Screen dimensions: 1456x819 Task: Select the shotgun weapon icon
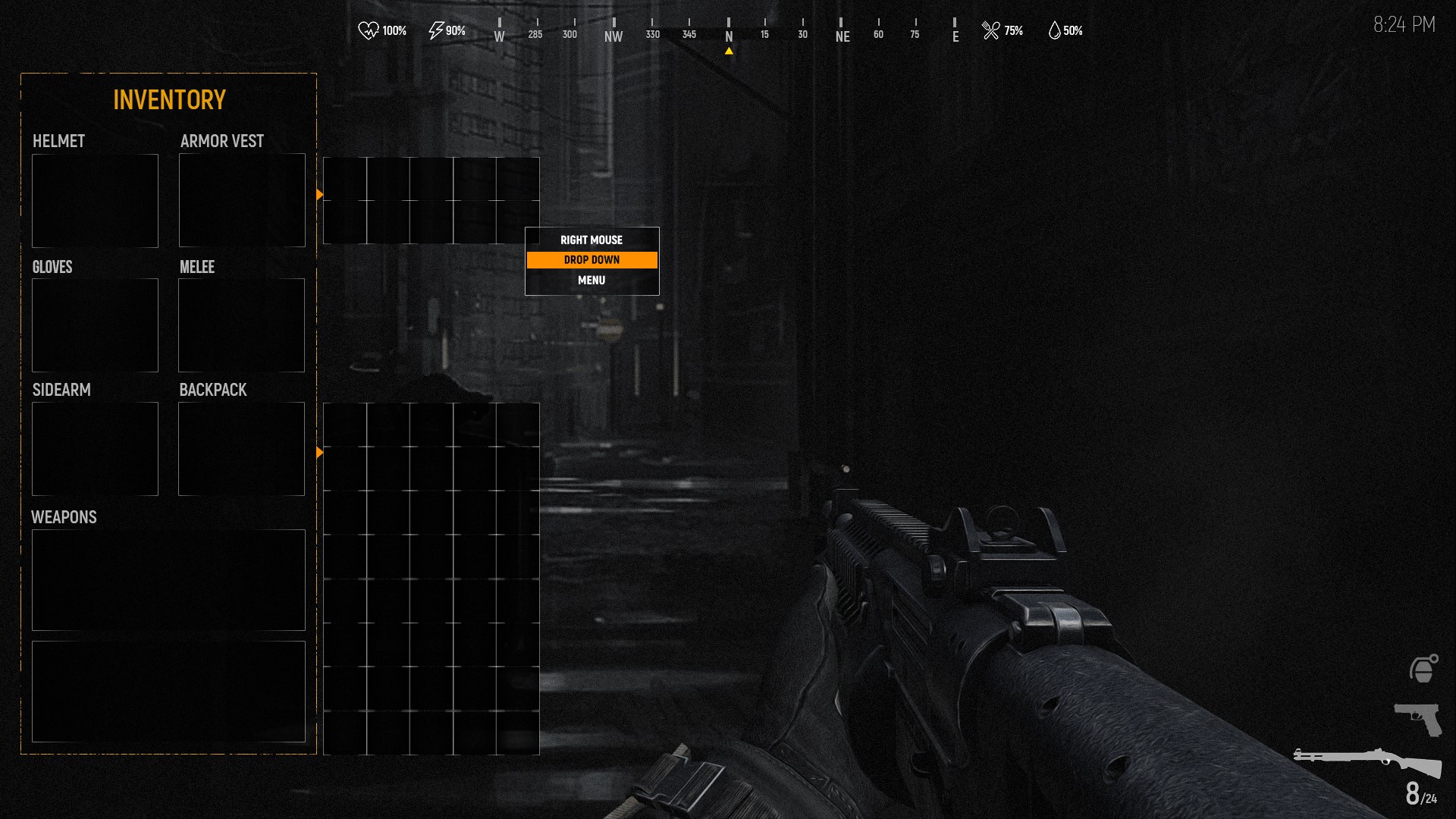click(x=1367, y=761)
